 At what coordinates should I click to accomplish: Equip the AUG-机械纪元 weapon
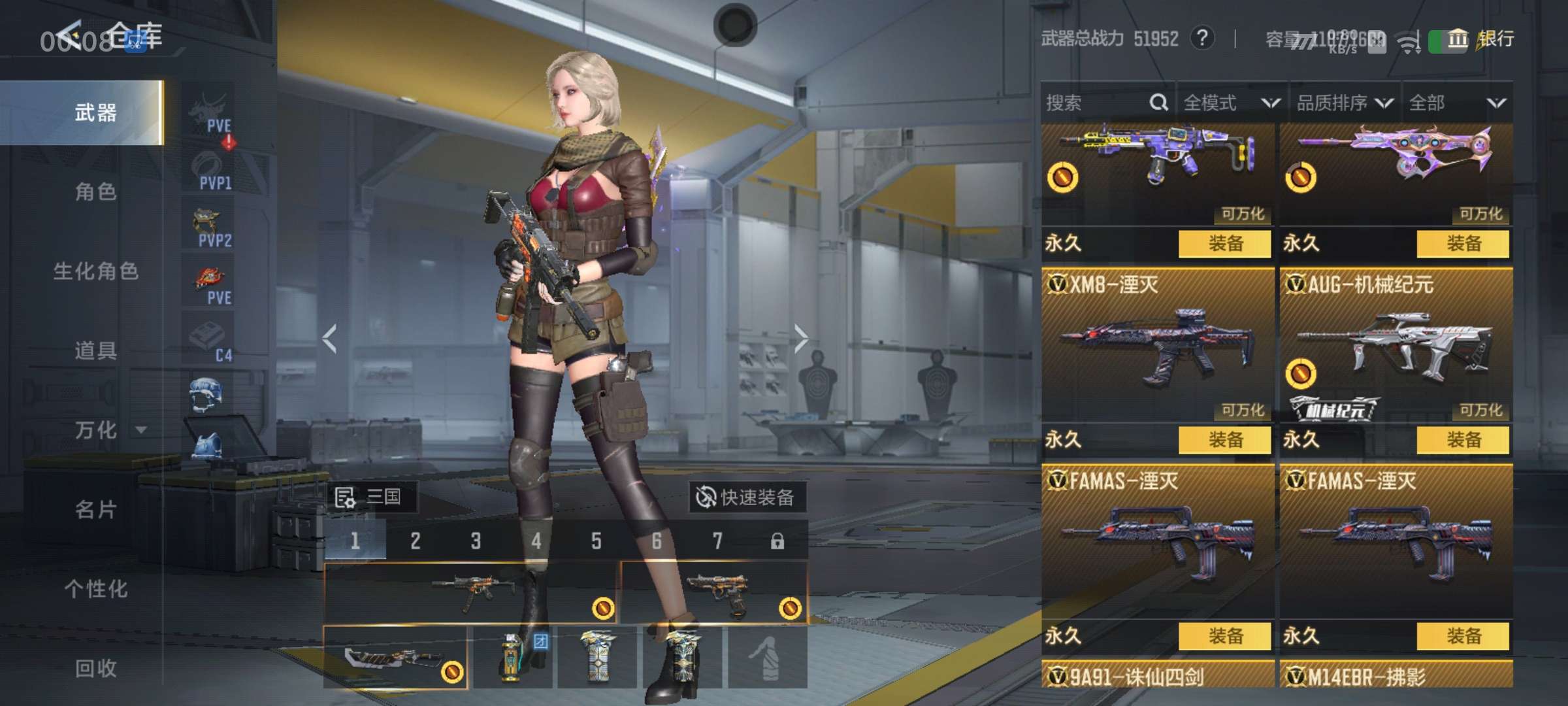1463,440
